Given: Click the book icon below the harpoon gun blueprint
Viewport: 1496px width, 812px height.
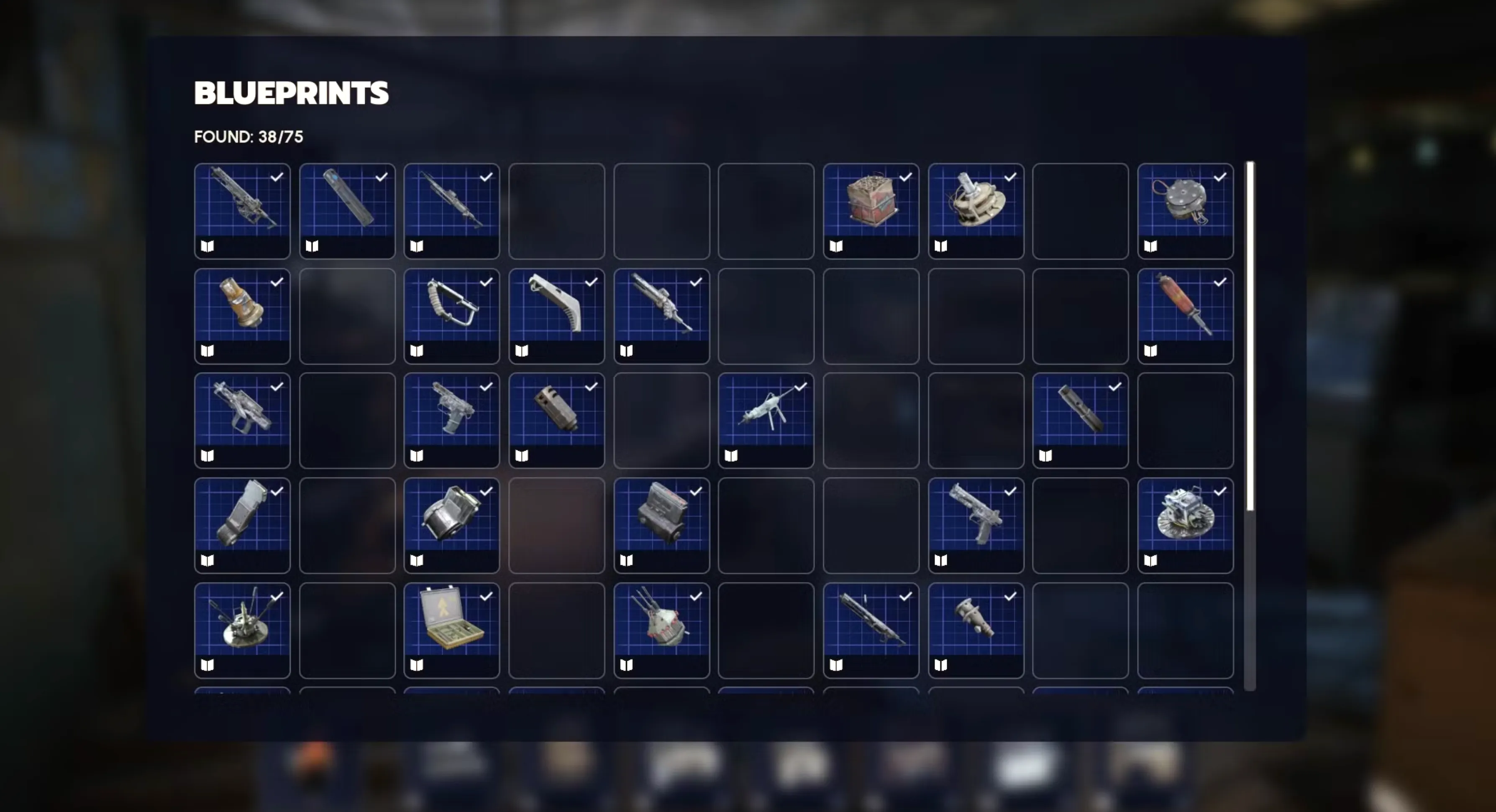Looking at the screenshot, I should coord(730,456).
